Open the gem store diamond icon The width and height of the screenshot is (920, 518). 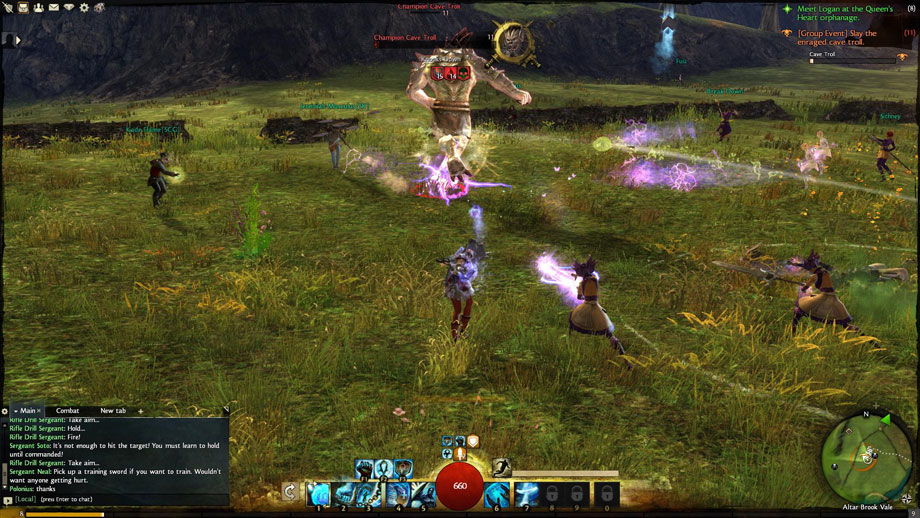[68, 8]
